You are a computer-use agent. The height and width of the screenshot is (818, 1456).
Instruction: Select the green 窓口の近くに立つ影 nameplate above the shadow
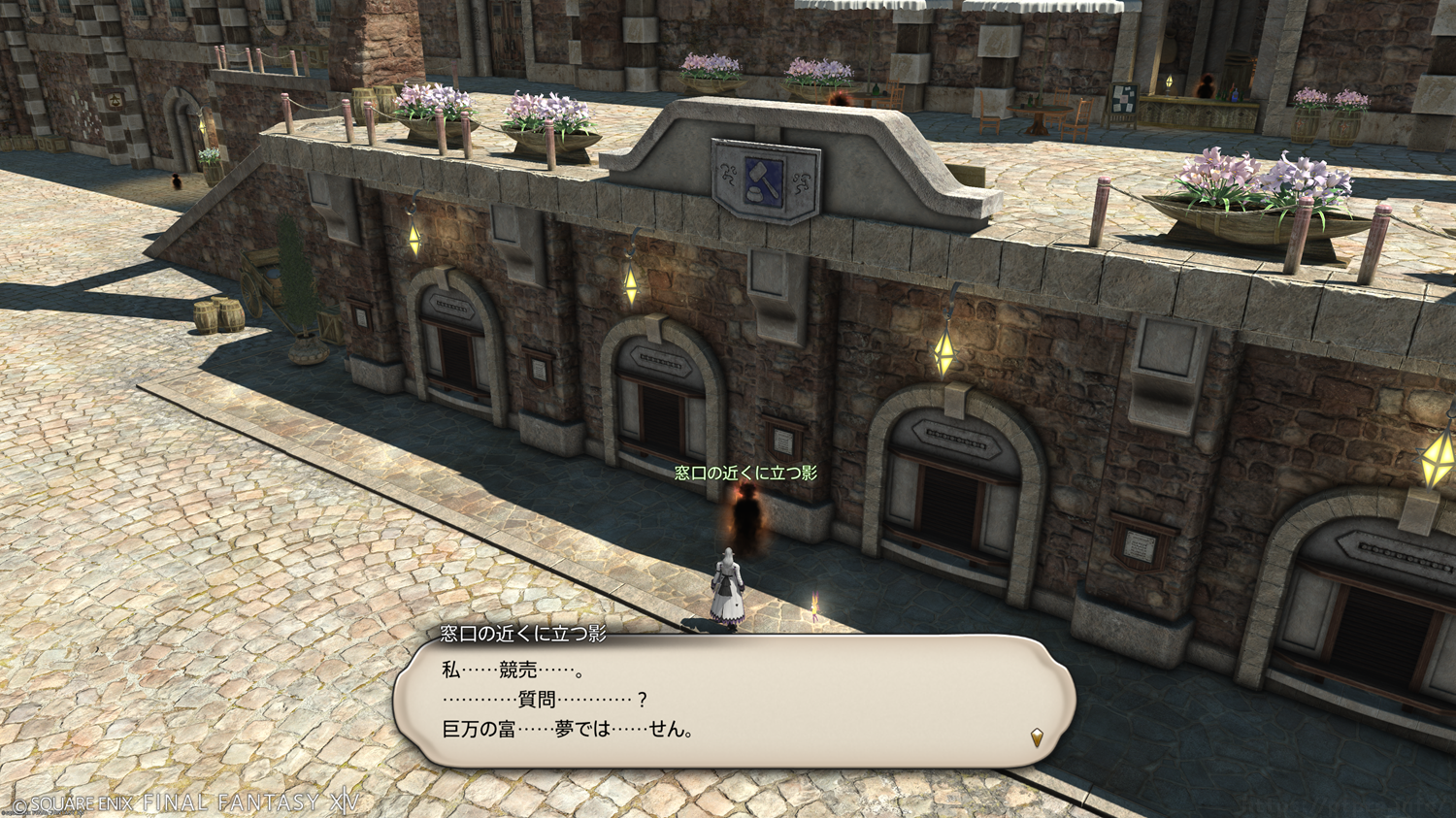click(745, 473)
